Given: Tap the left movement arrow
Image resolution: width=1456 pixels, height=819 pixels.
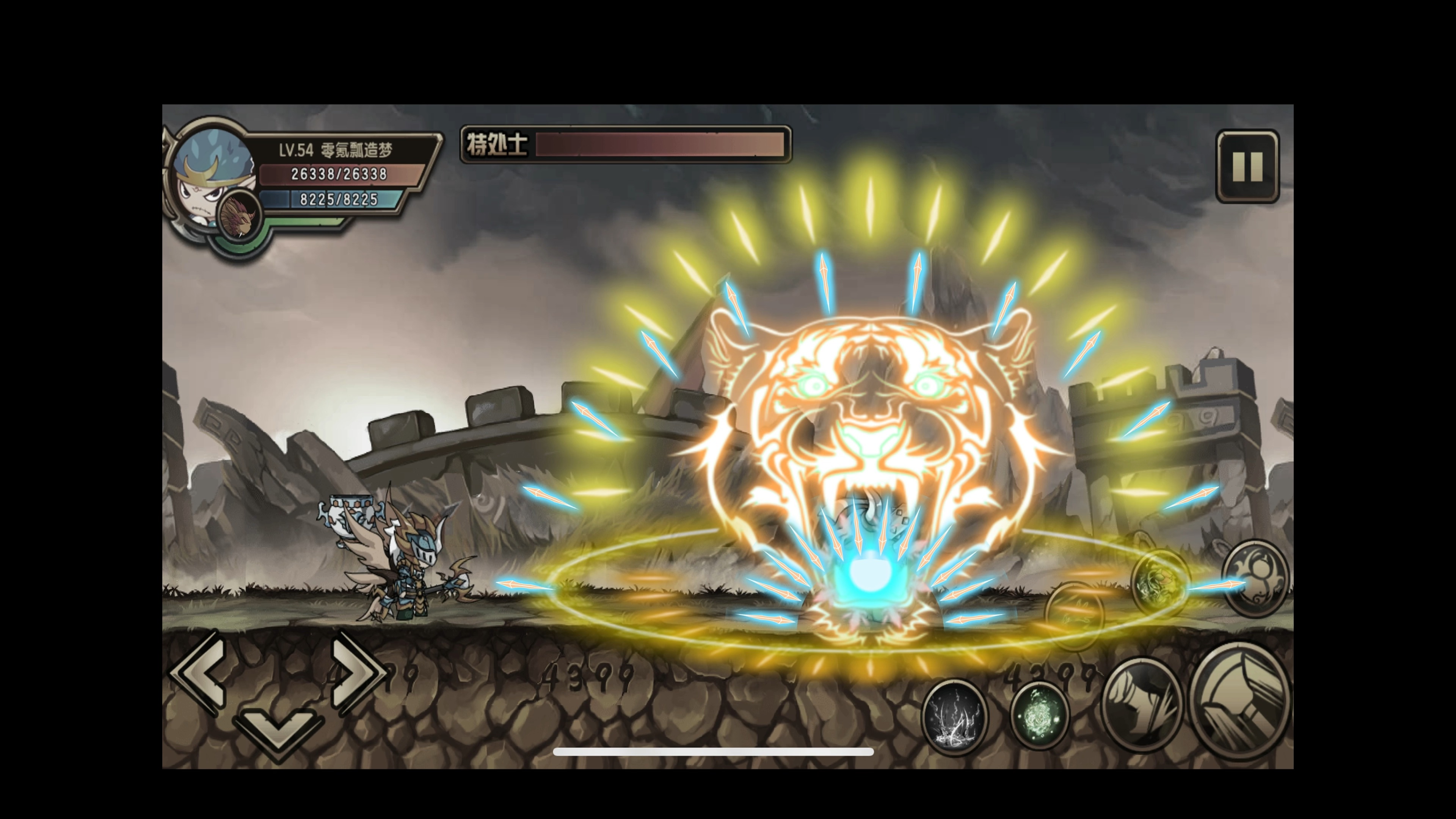Looking at the screenshot, I should click(199, 673).
